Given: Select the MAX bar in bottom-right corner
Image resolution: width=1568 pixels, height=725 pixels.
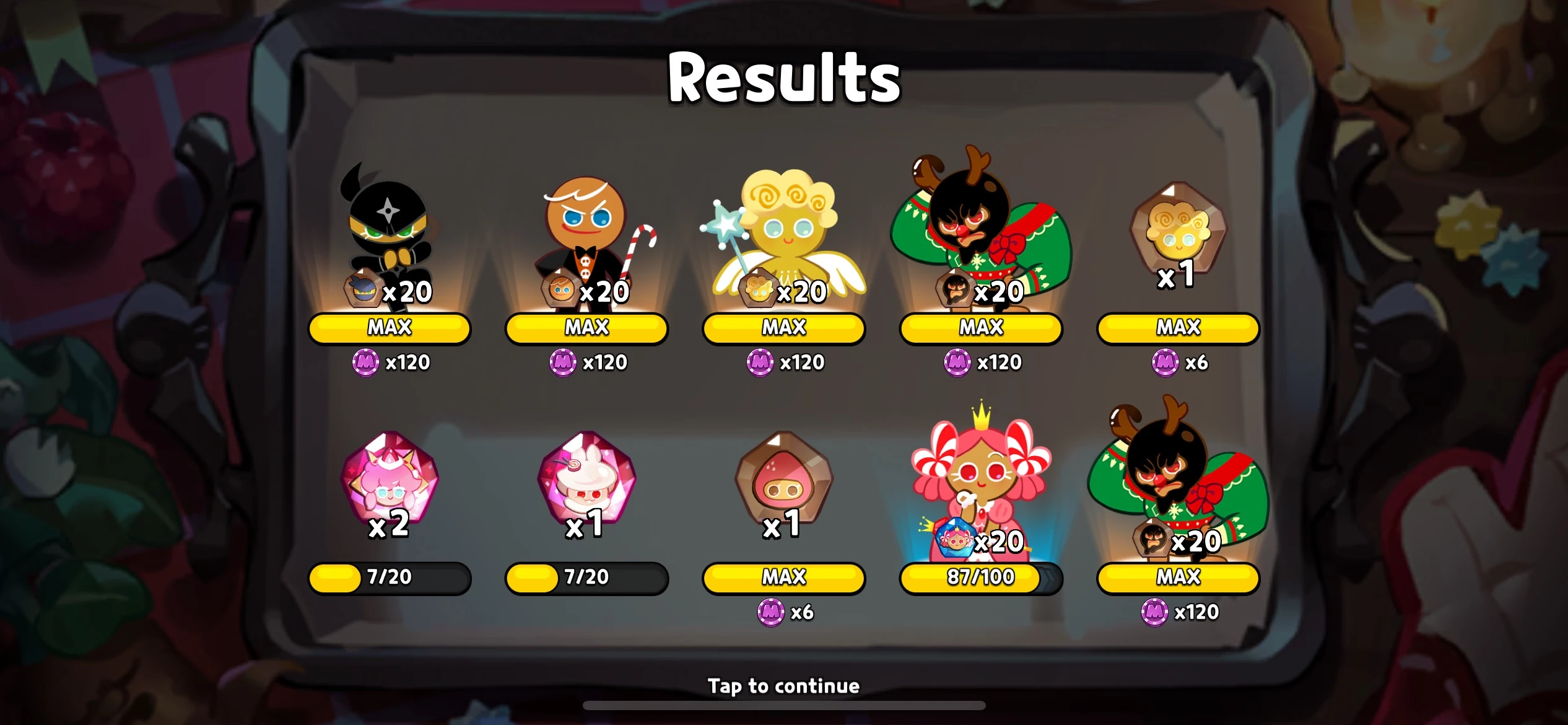Looking at the screenshot, I should [x=1177, y=578].
